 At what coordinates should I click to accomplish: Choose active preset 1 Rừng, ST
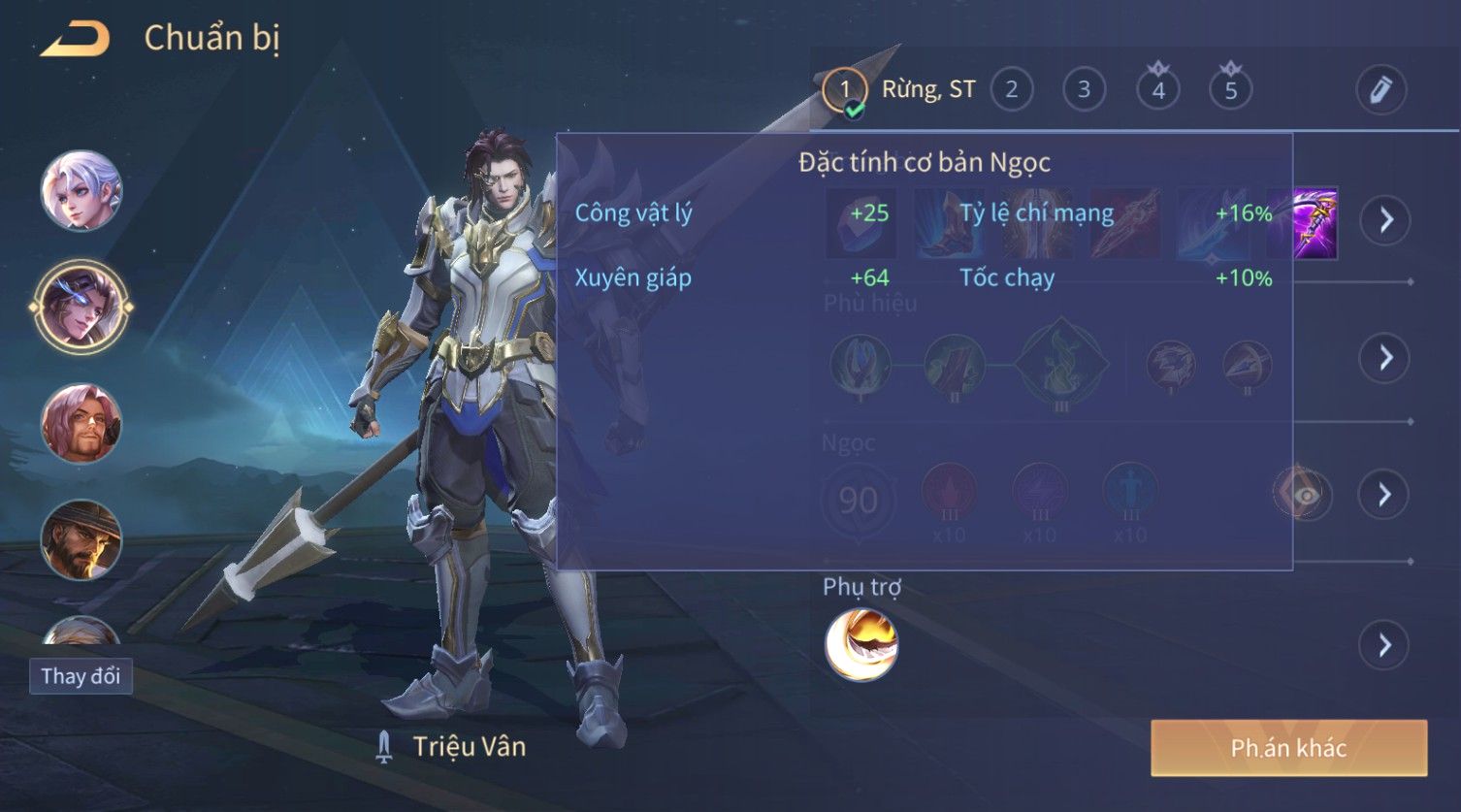point(845,90)
